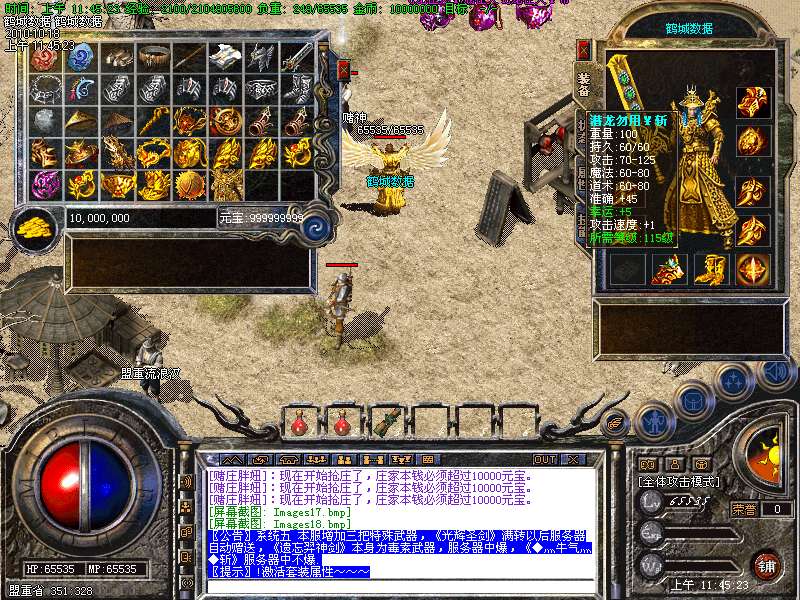Close the character equipment panel
The height and width of the screenshot is (600, 800).
pyautogui.click(x=585, y=49)
